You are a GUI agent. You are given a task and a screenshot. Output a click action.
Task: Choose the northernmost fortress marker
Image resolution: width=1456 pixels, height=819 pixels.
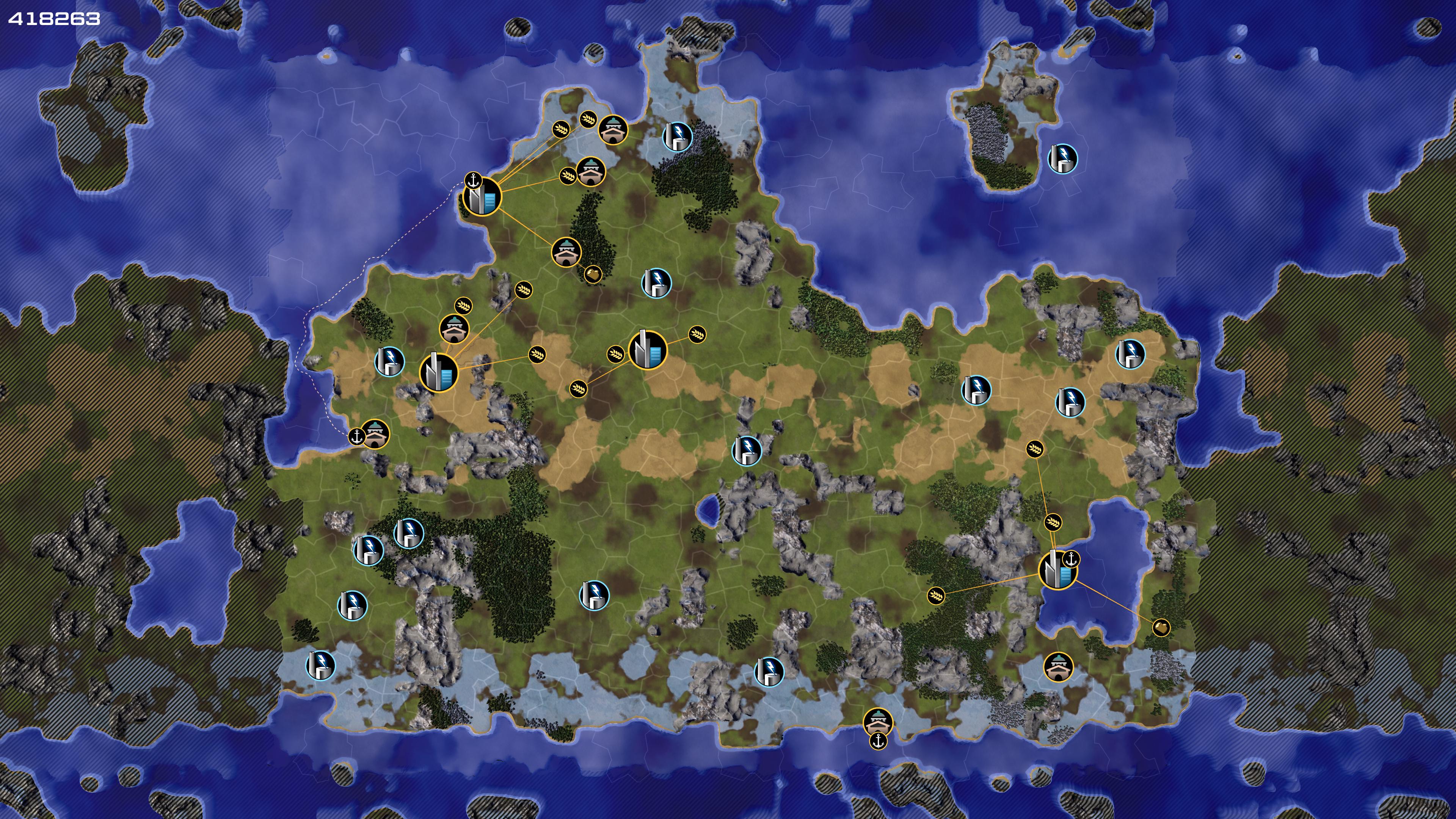(x=613, y=130)
